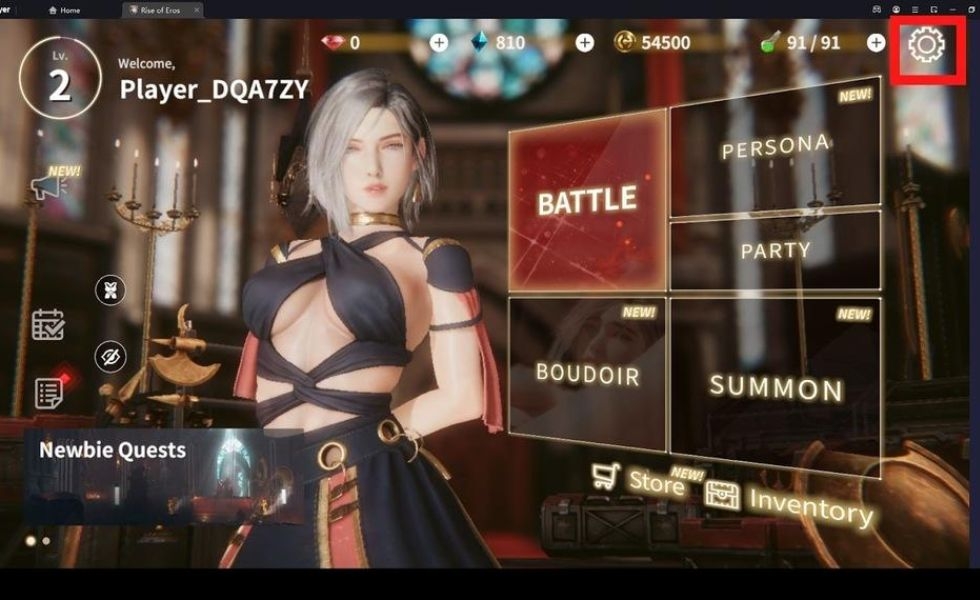Open the megaphone announcements icon

point(47,186)
